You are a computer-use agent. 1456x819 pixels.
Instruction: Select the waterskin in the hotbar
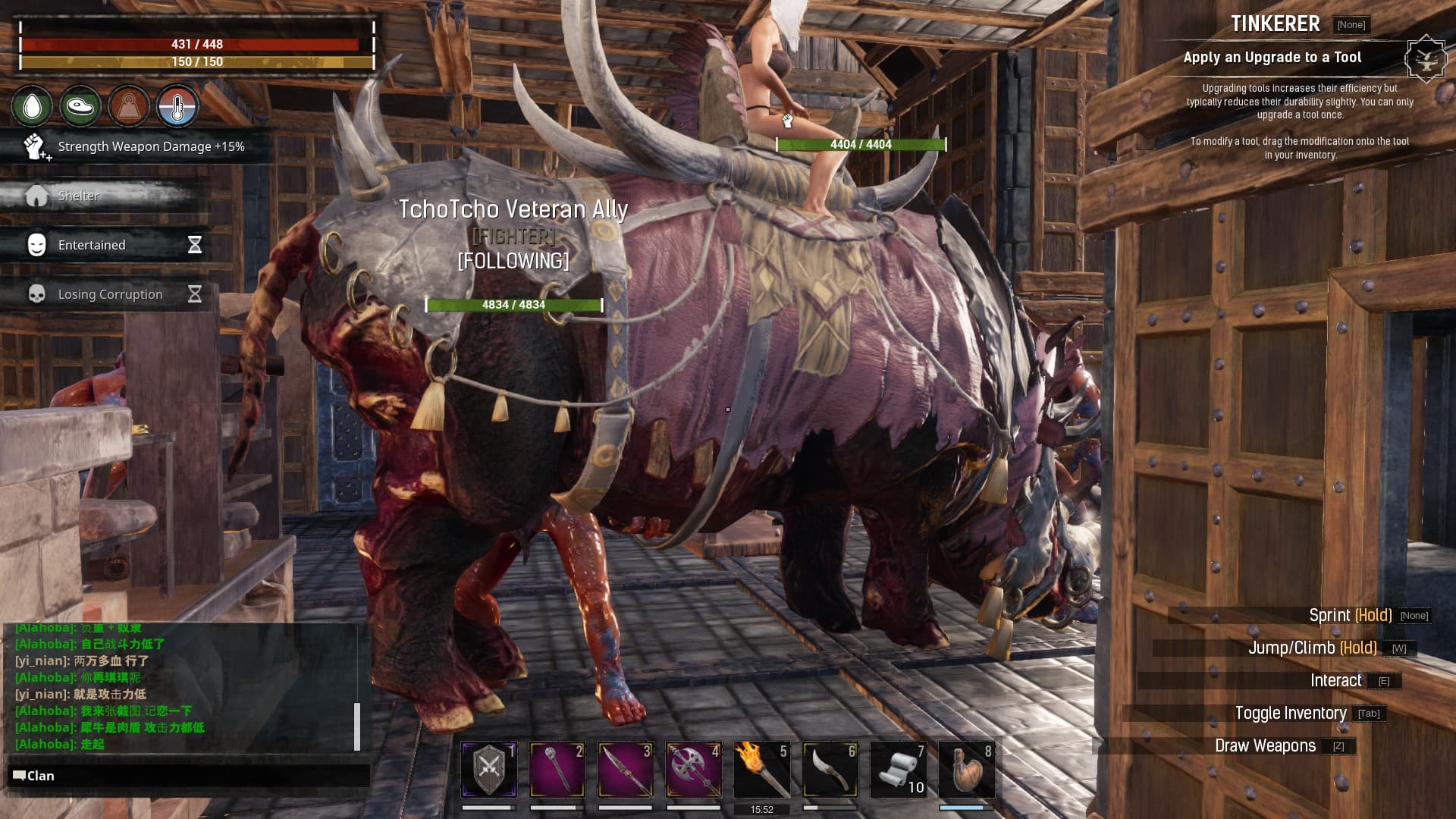click(967, 770)
